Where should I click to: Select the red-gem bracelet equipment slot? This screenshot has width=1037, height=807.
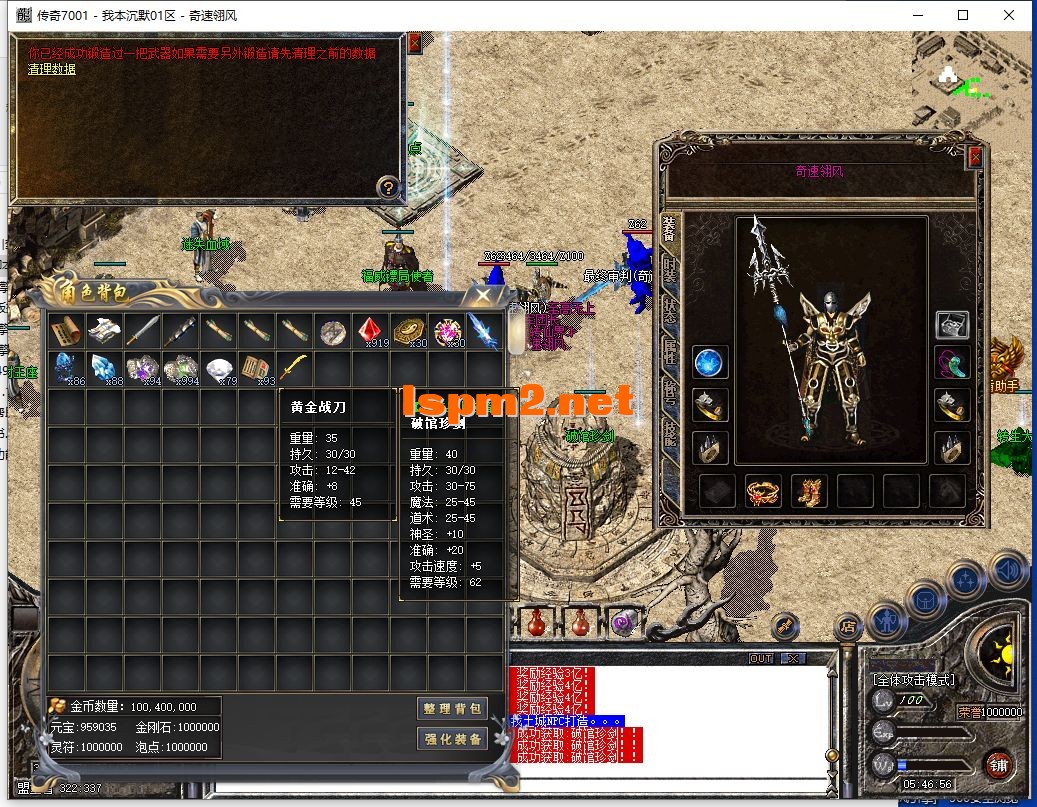point(763,491)
